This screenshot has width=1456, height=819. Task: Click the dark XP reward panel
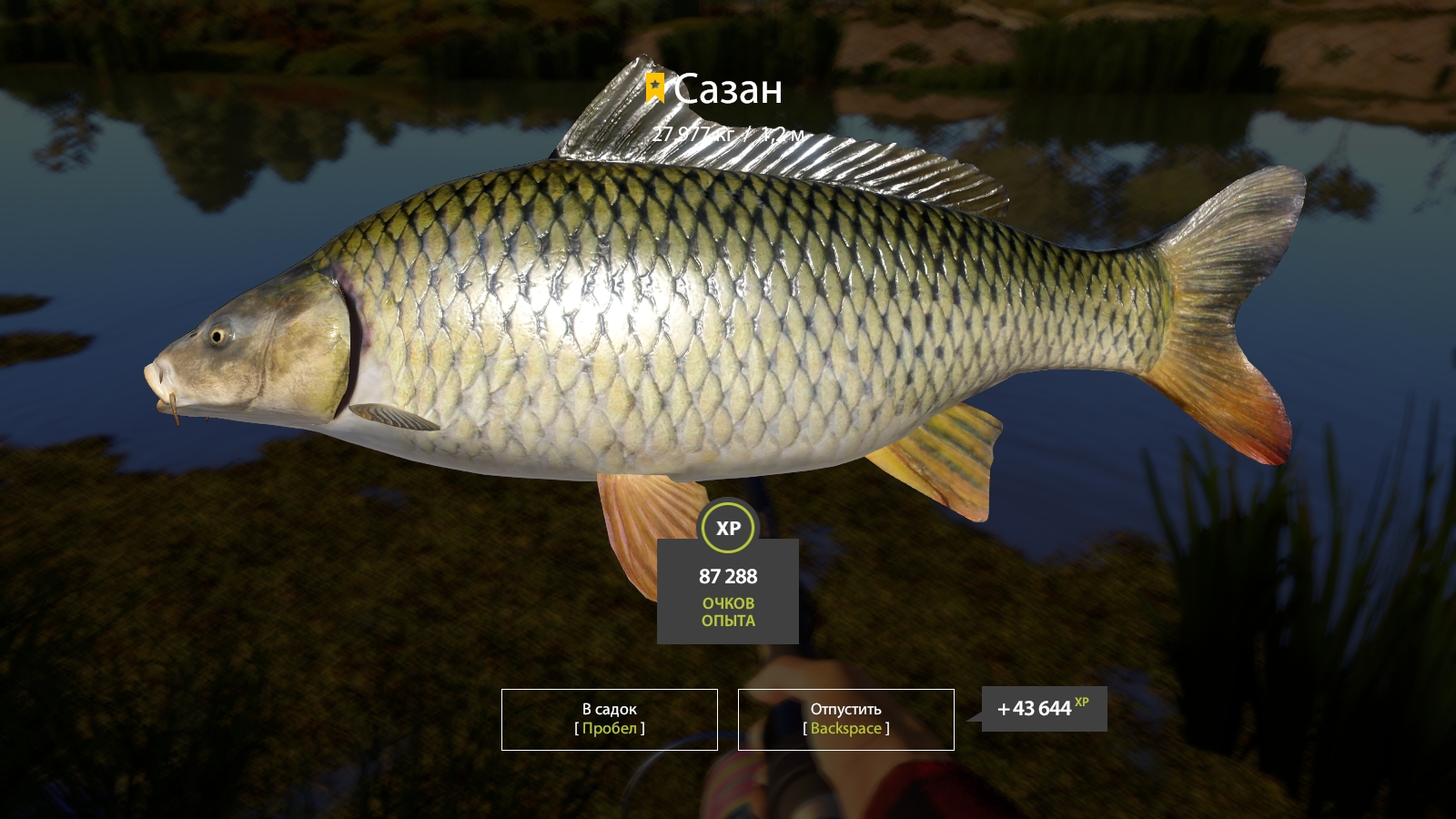[727, 590]
